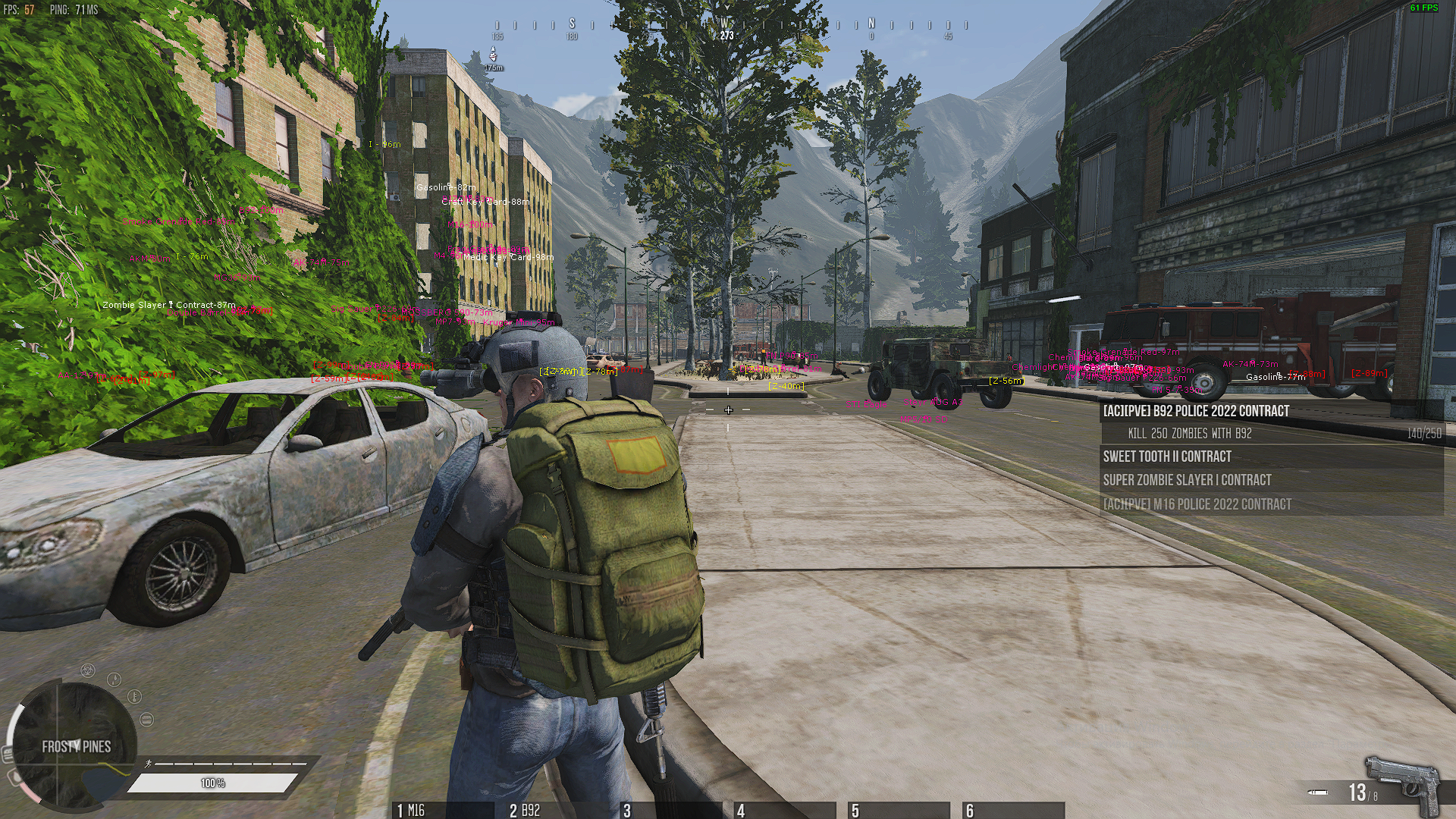This screenshot has width=1456, height=819.
Task: Click the burger hunger icon
Action: [x=146, y=719]
